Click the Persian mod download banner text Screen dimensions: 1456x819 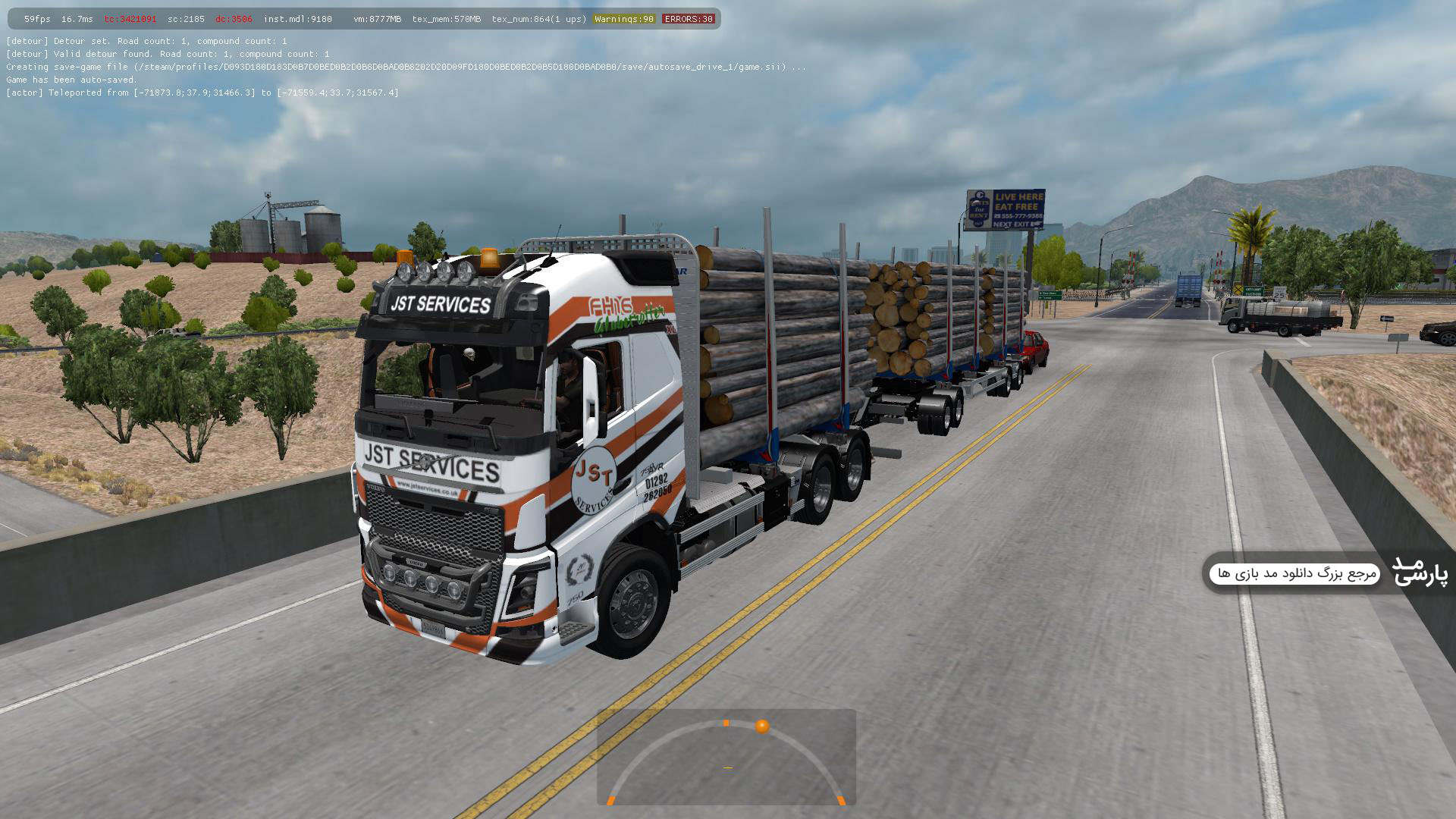[x=1296, y=573]
